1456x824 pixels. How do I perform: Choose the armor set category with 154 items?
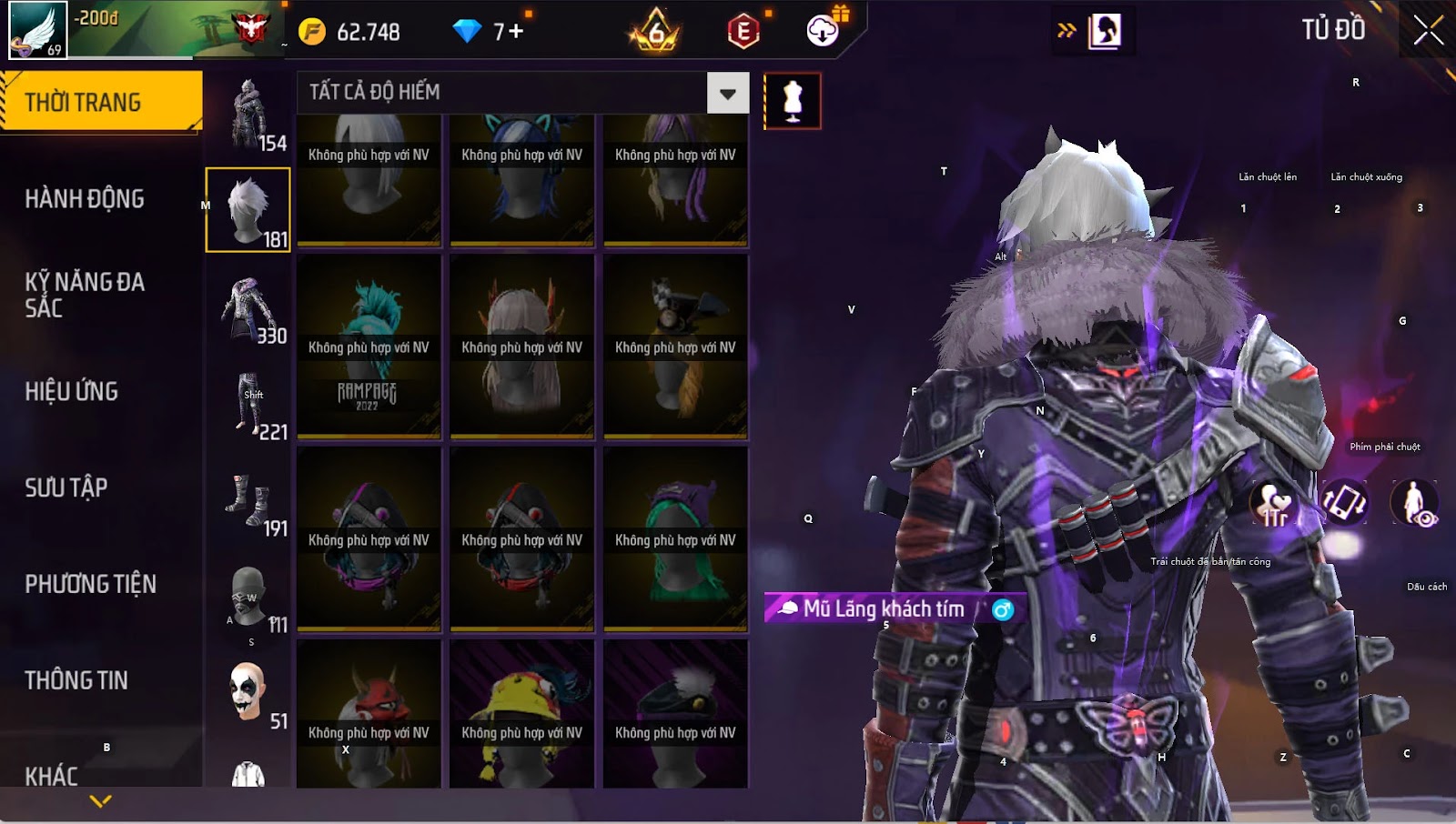coord(248,115)
